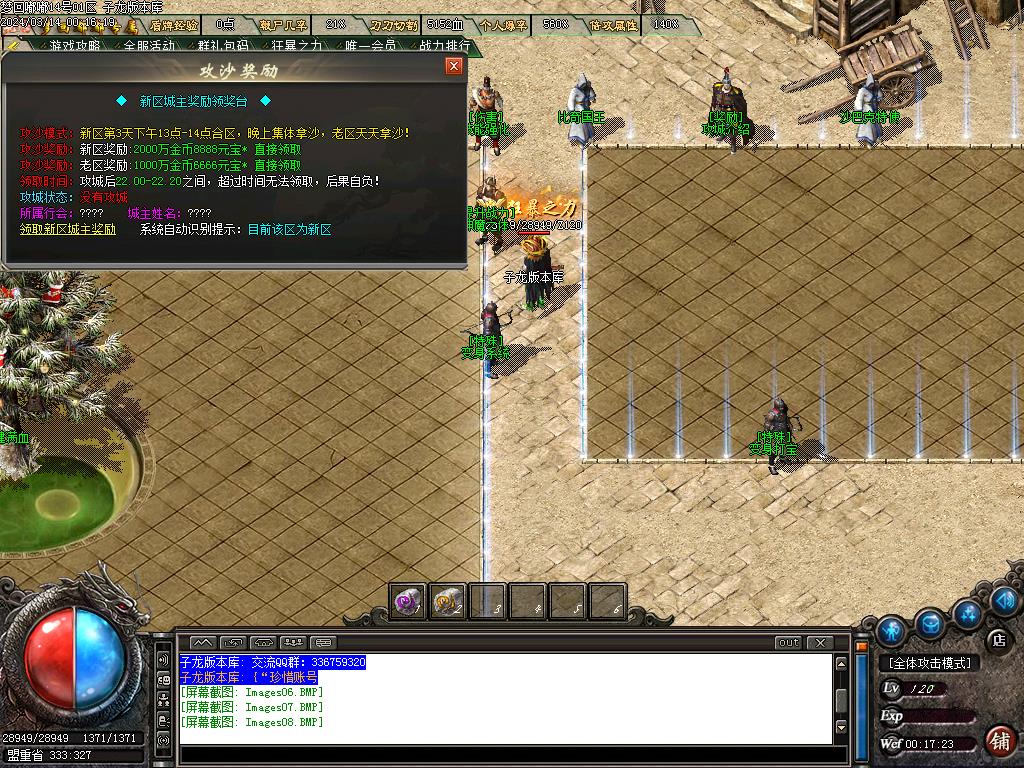
Task: Use the purple scroll in hotbar slot 1
Action: 407,602
